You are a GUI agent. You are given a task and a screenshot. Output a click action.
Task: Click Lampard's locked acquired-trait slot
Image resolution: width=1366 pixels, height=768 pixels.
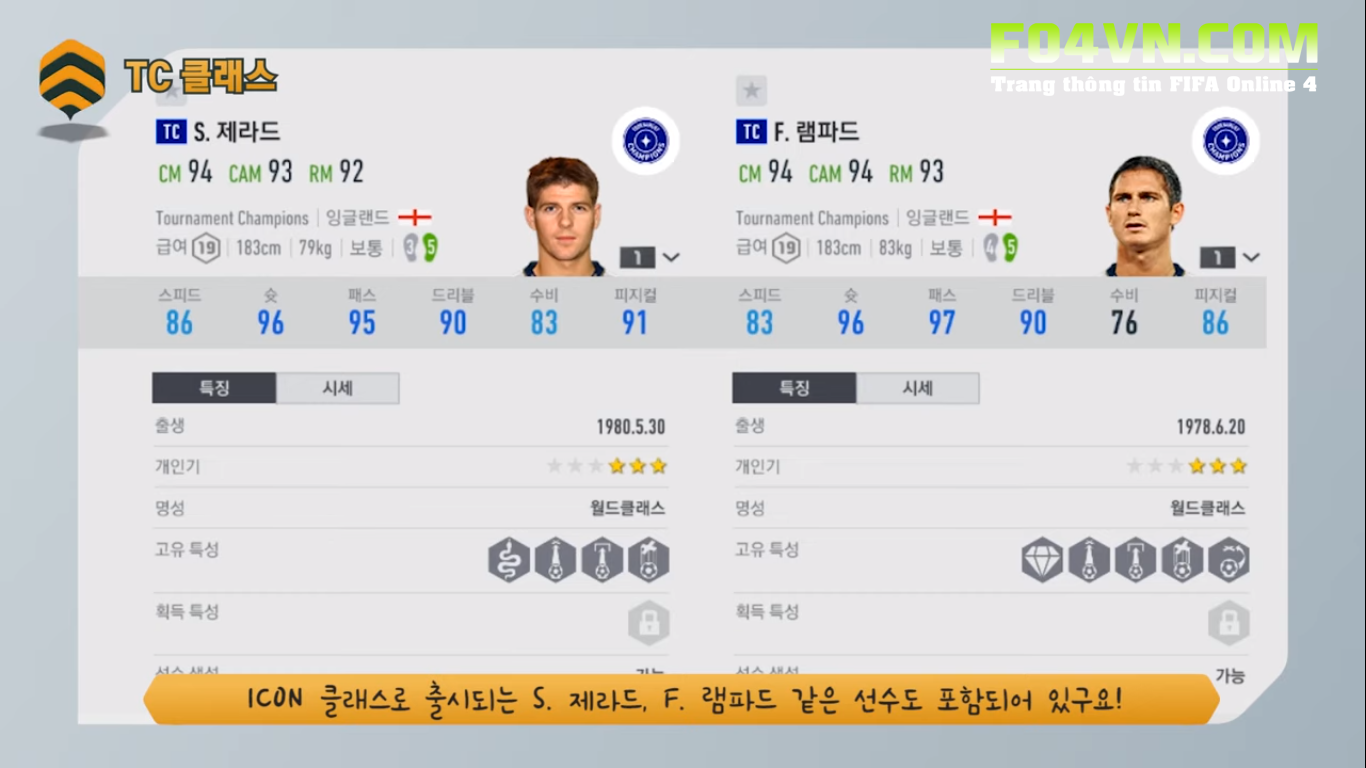tap(1228, 622)
